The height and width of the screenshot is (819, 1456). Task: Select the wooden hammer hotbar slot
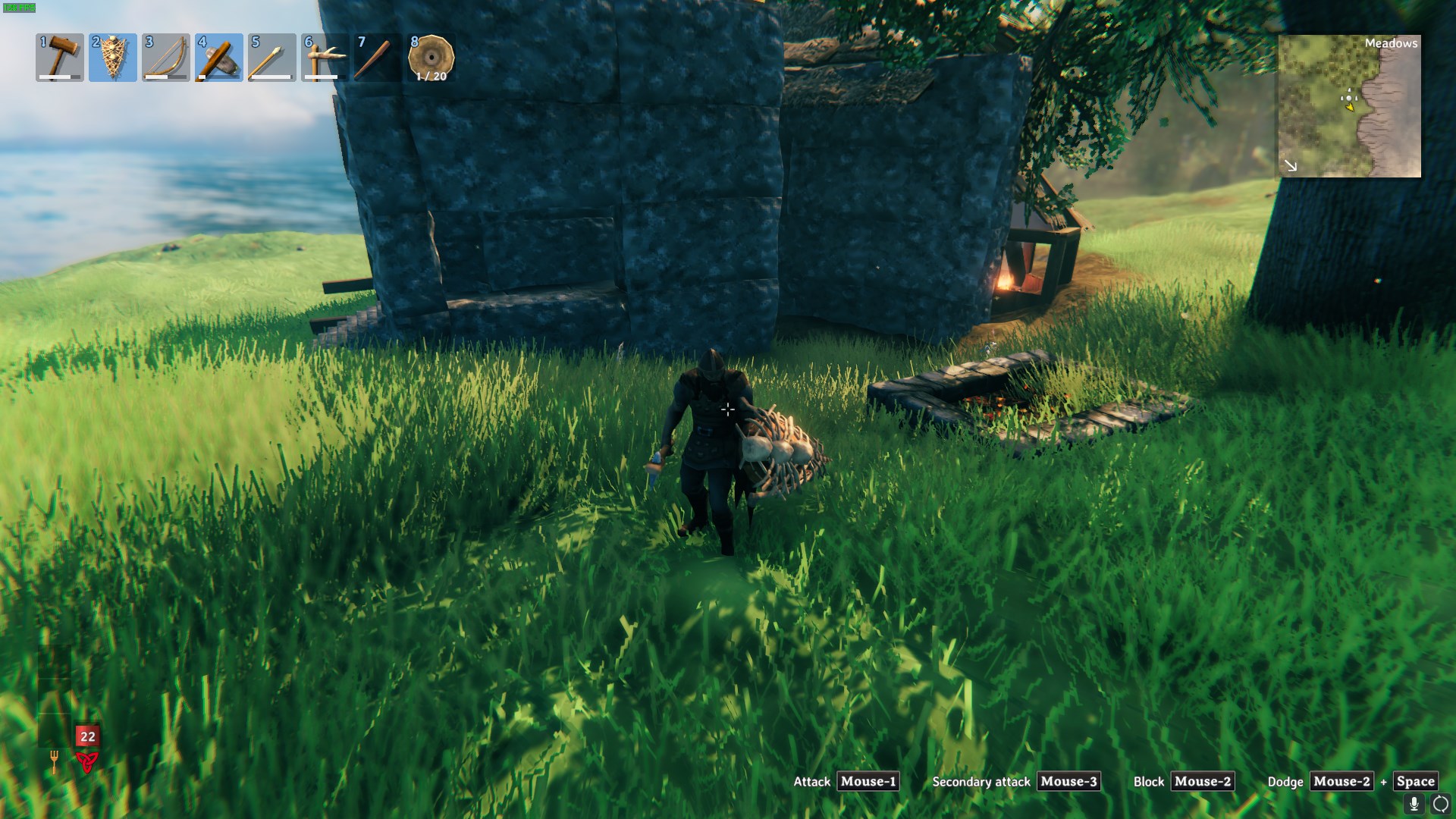(60, 58)
